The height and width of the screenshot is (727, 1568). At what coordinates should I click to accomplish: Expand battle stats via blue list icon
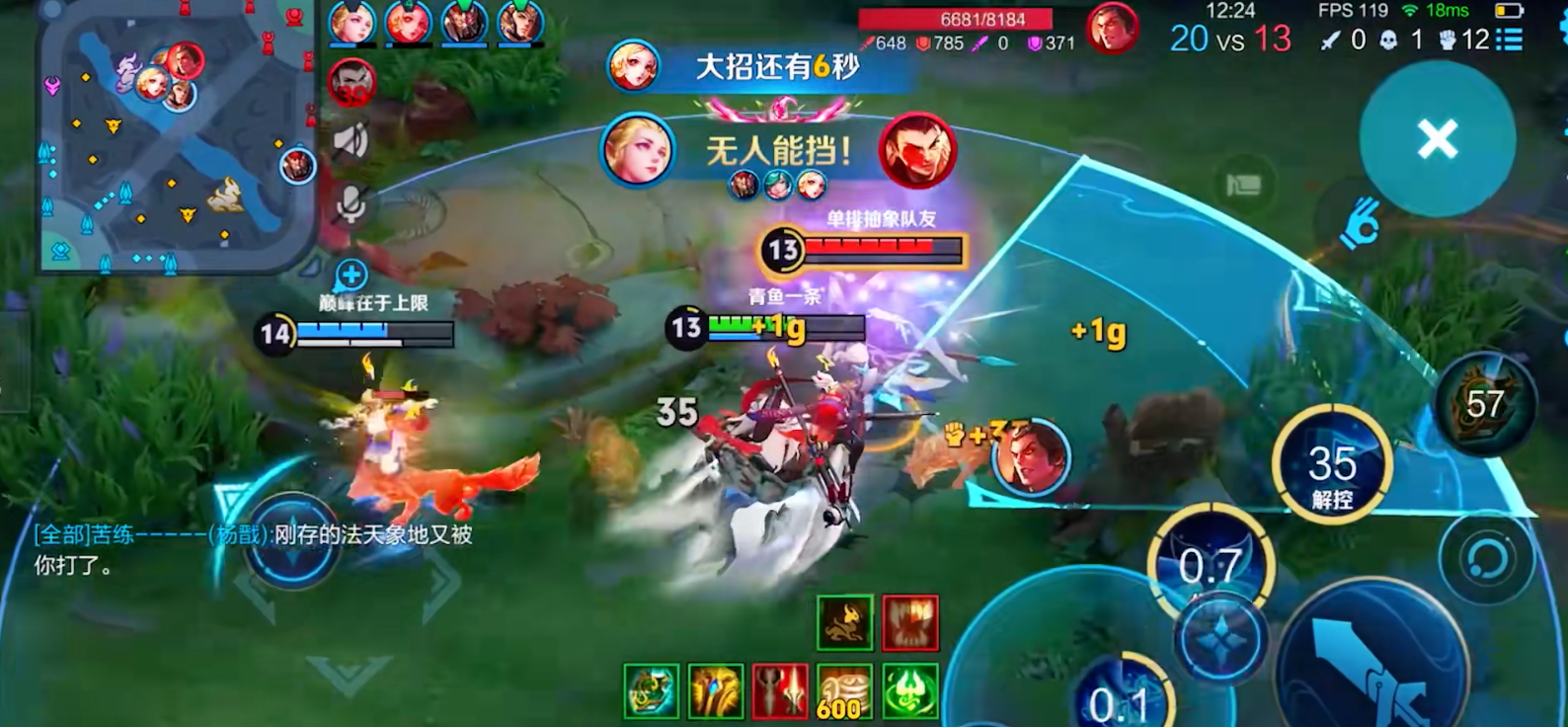click(x=1508, y=40)
